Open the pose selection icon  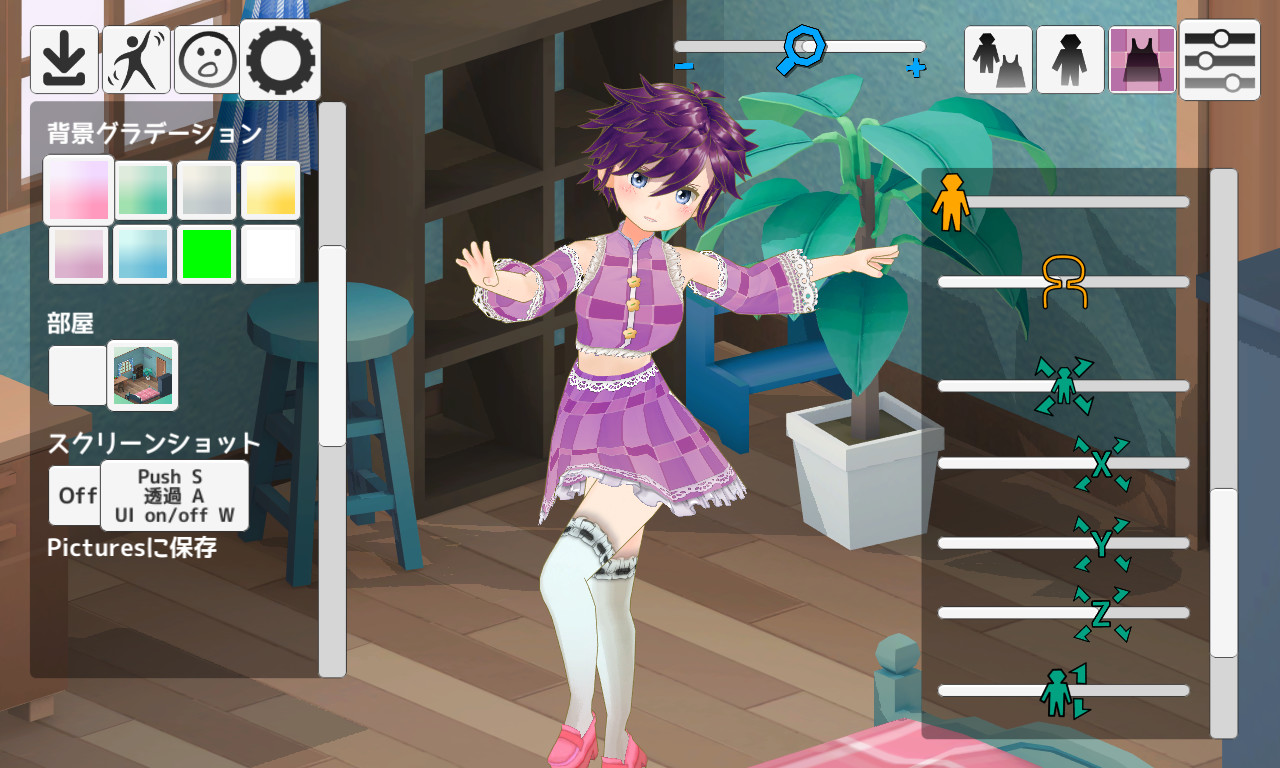(x=136, y=58)
